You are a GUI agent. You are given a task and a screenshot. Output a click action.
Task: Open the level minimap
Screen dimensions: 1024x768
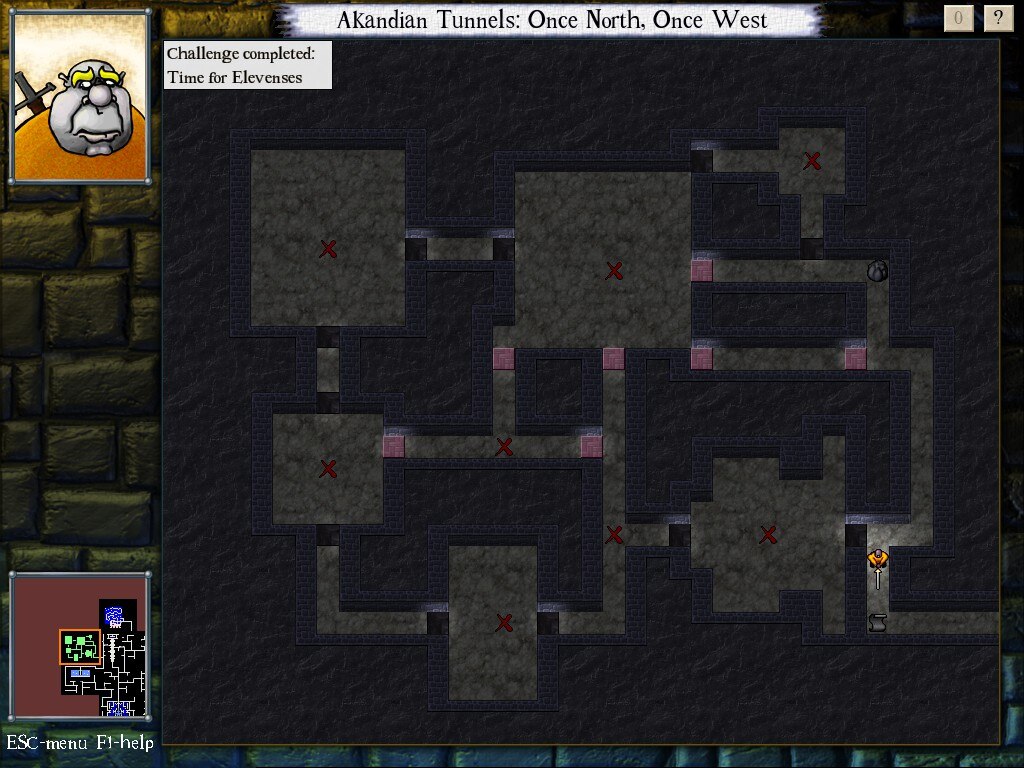pos(80,648)
